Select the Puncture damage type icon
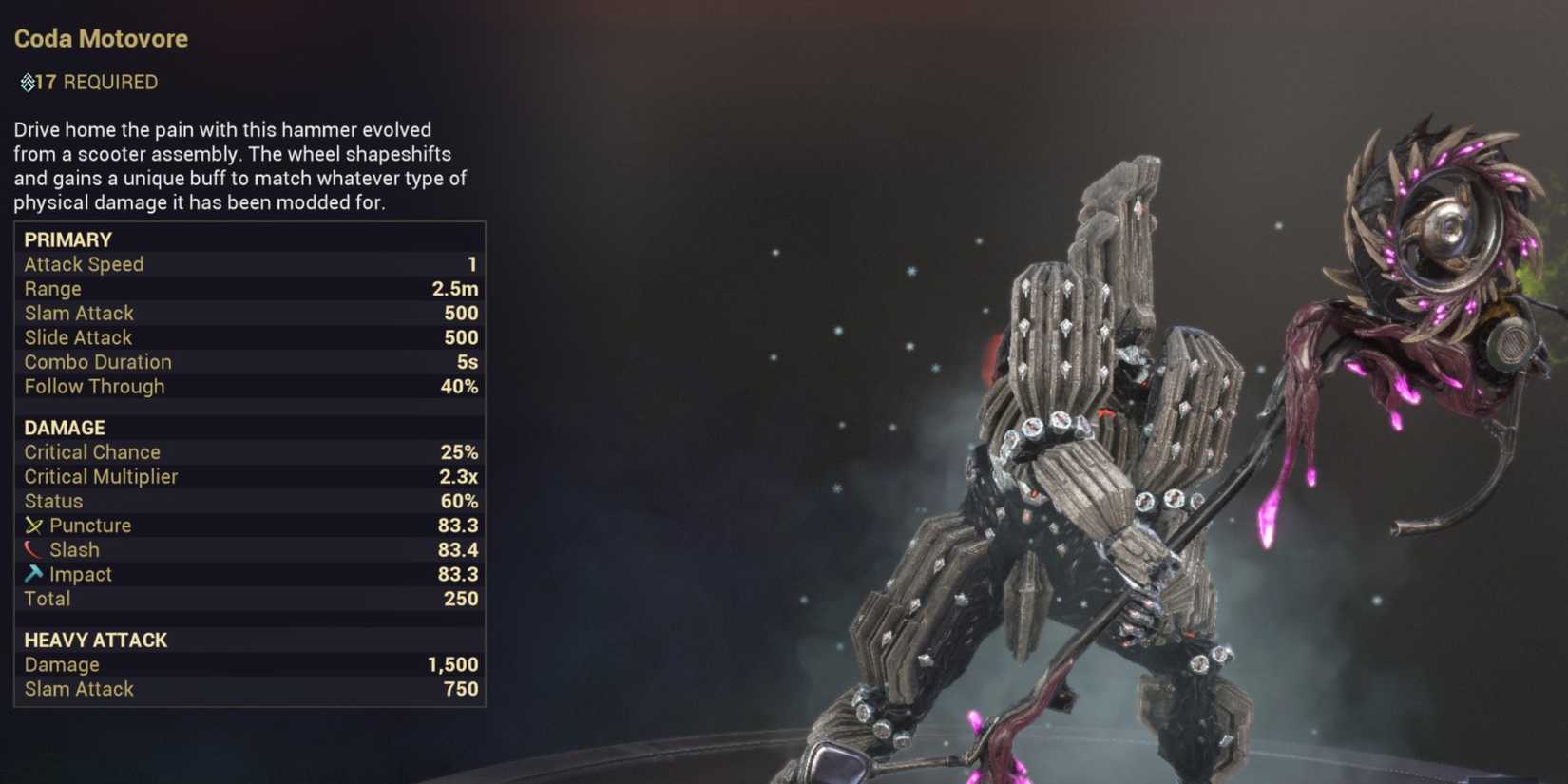This screenshot has width=1568, height=784. tap(32, 525)
